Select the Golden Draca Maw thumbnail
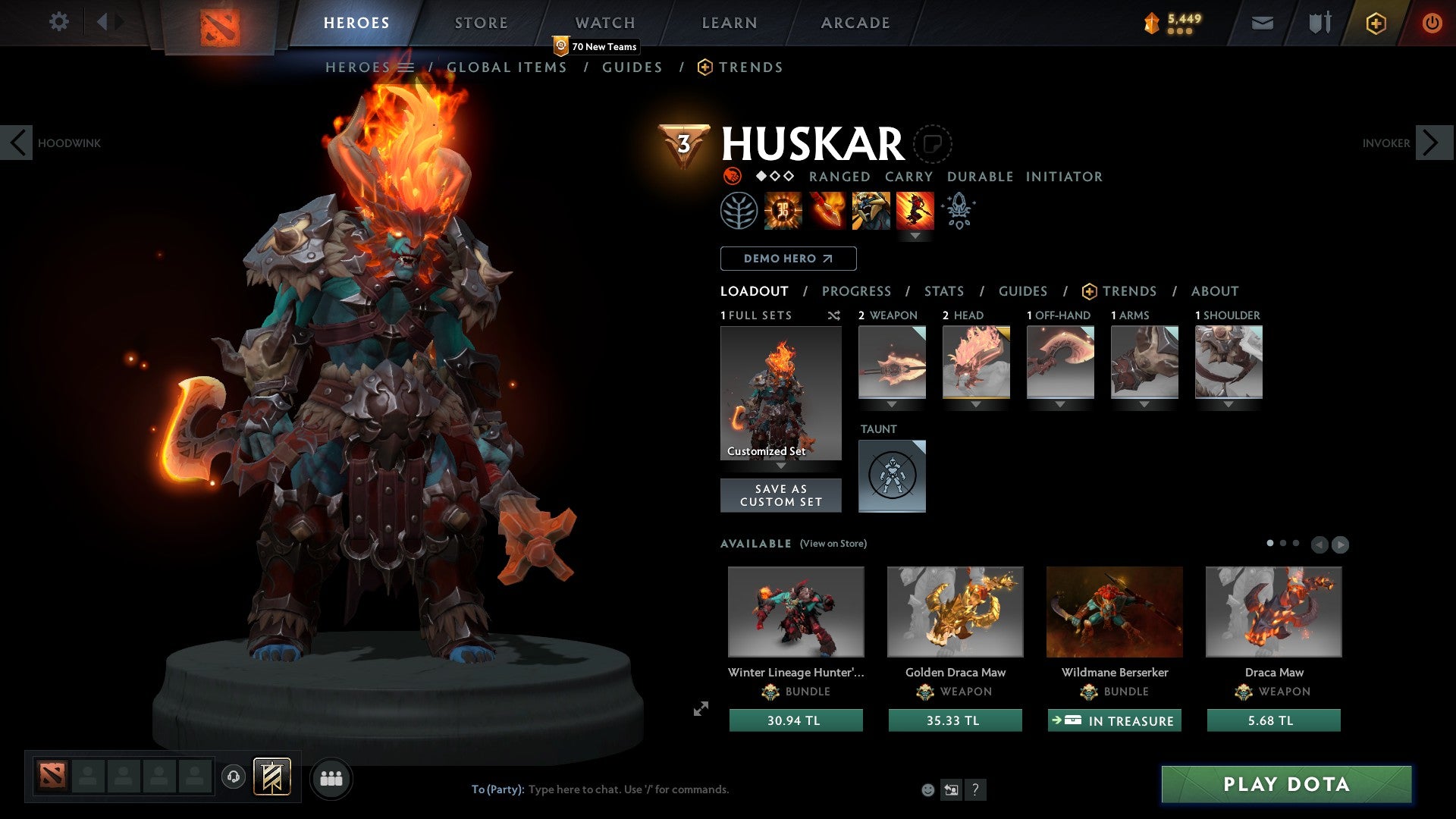This screenshot has width=1456, height=819. click(x=955, y=611)
